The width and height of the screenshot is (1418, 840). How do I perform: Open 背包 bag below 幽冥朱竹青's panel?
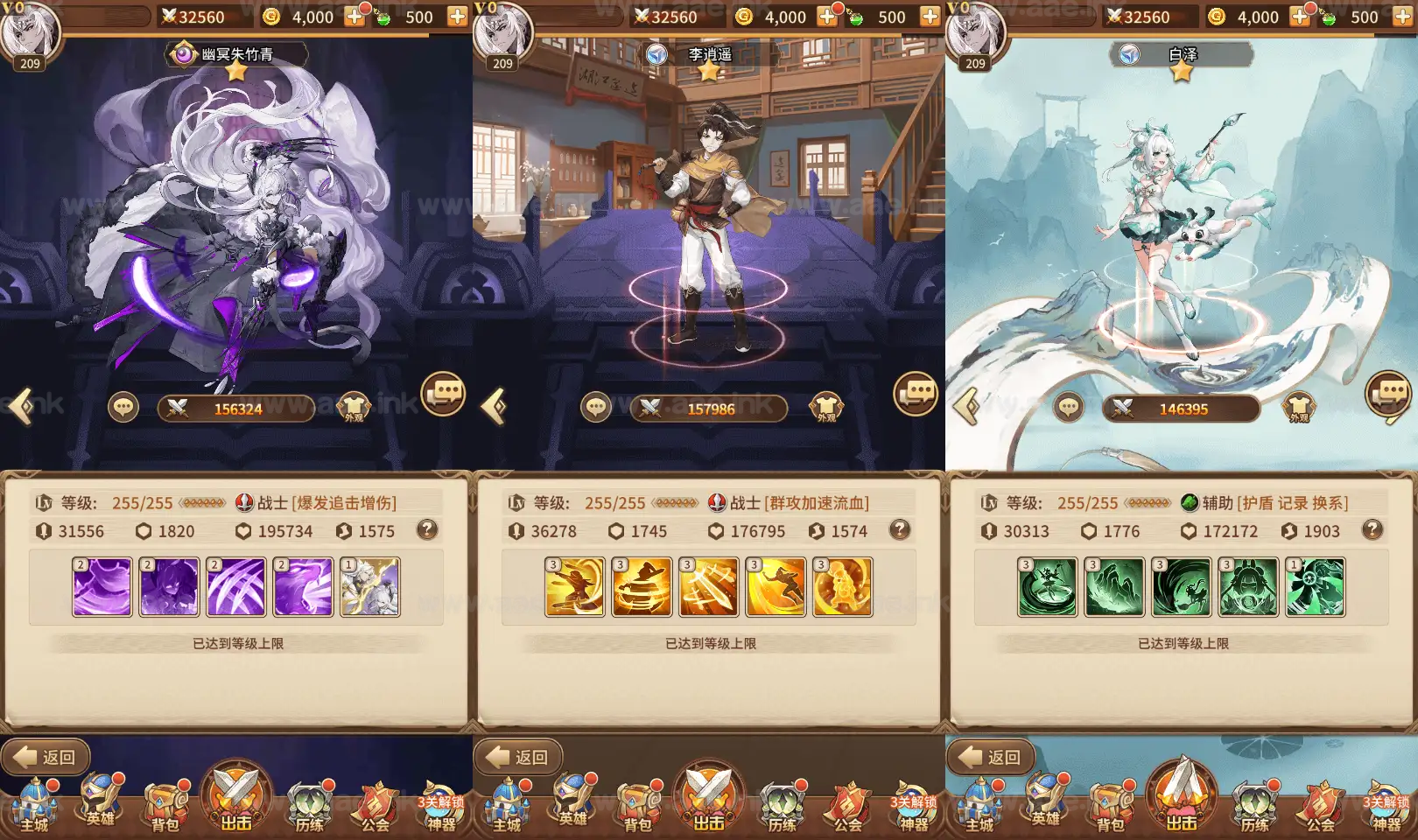coord(166,803)
